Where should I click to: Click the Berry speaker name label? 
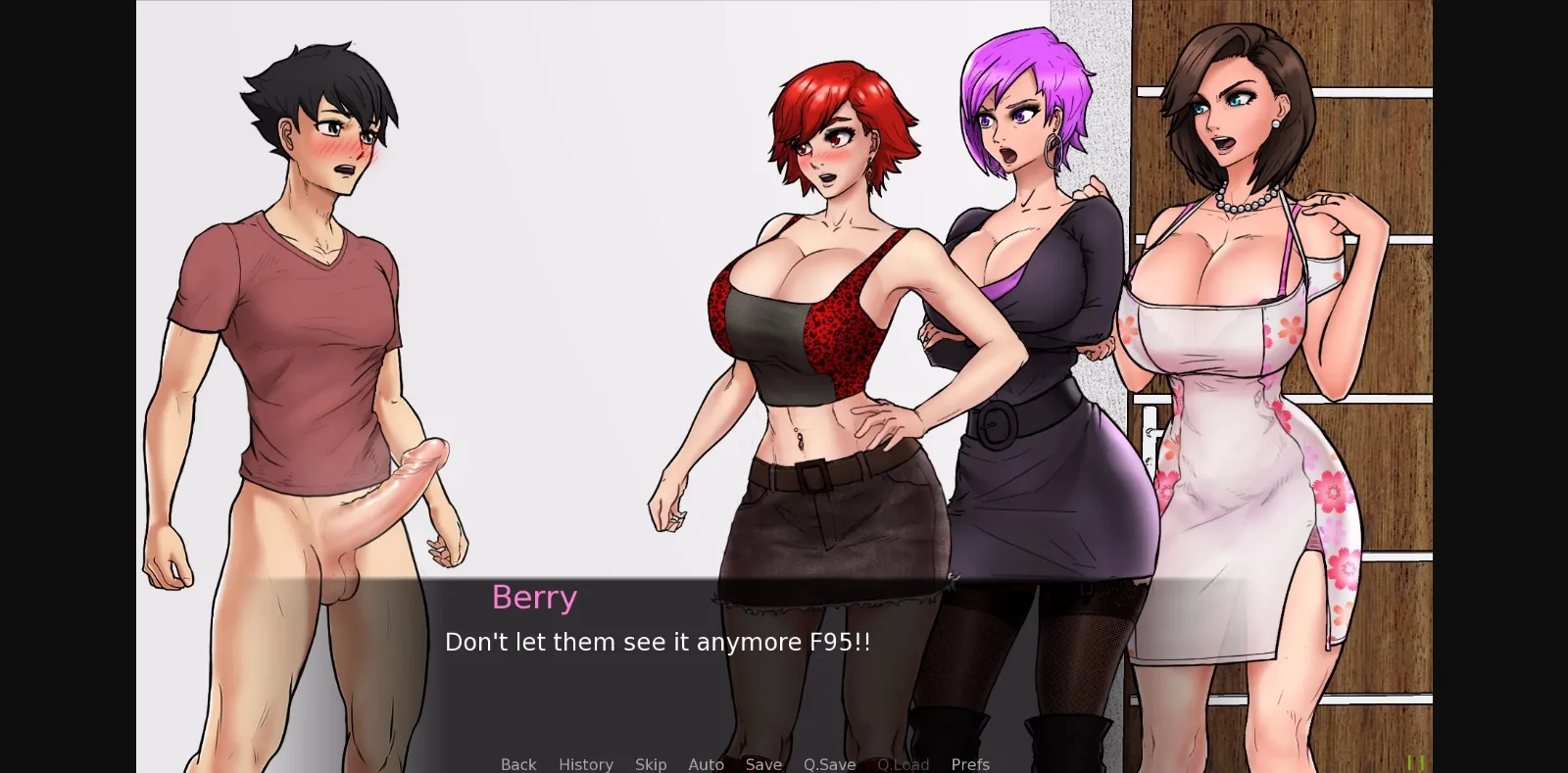coord(534,598)
